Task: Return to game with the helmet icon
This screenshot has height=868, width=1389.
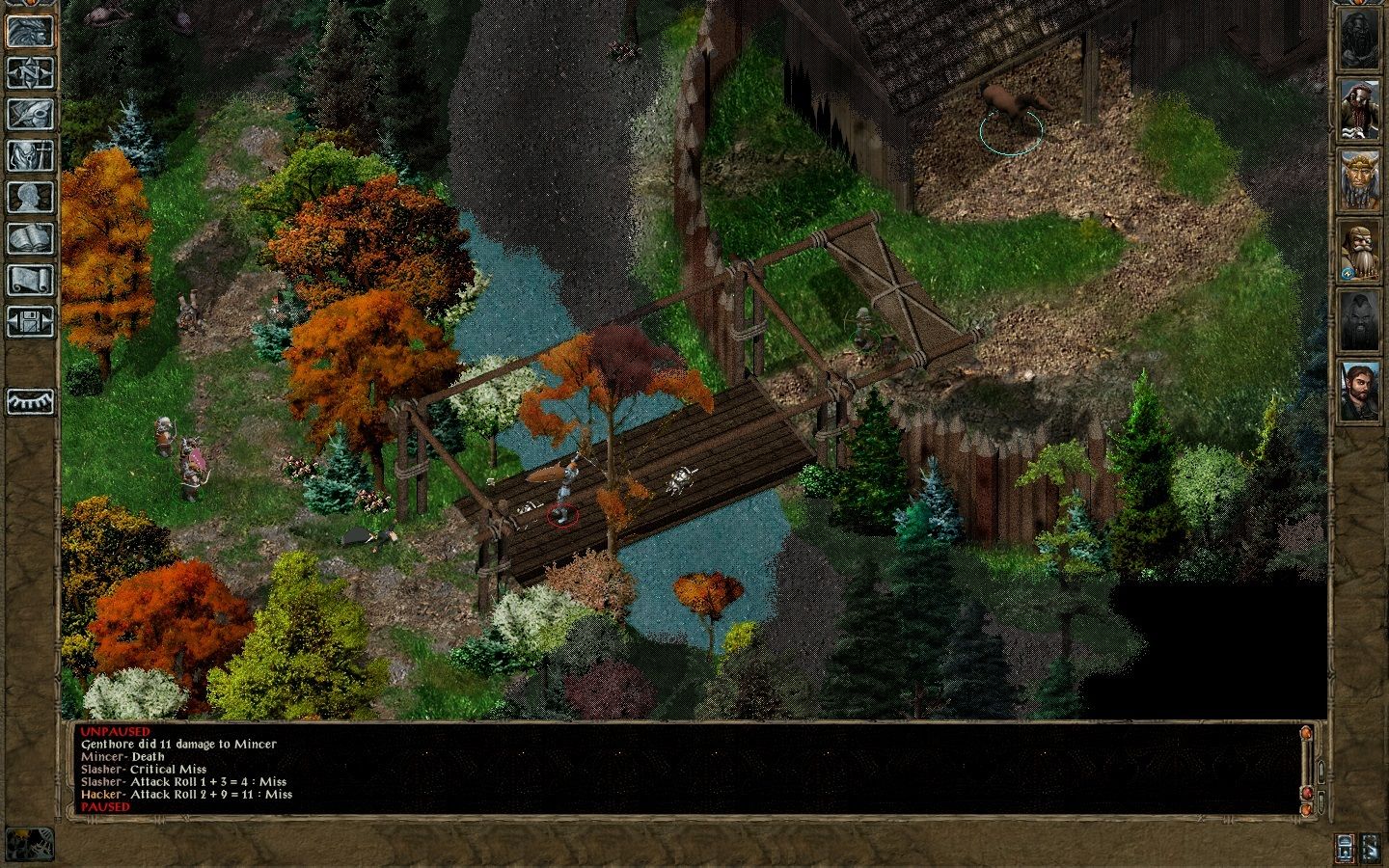Action: point(29,31)
